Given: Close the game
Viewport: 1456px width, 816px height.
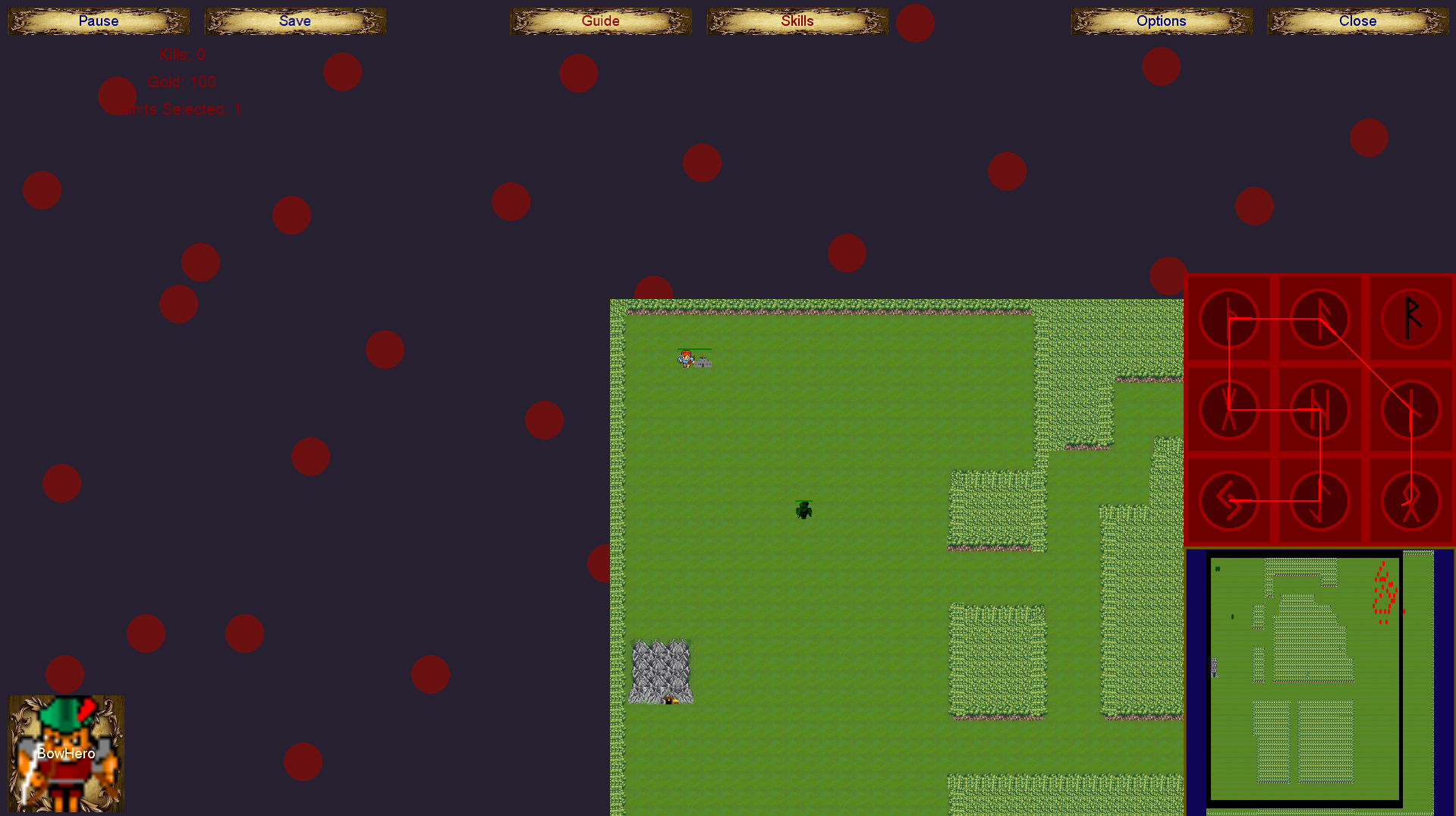Looking at the screenshot, I should 1357,21.
